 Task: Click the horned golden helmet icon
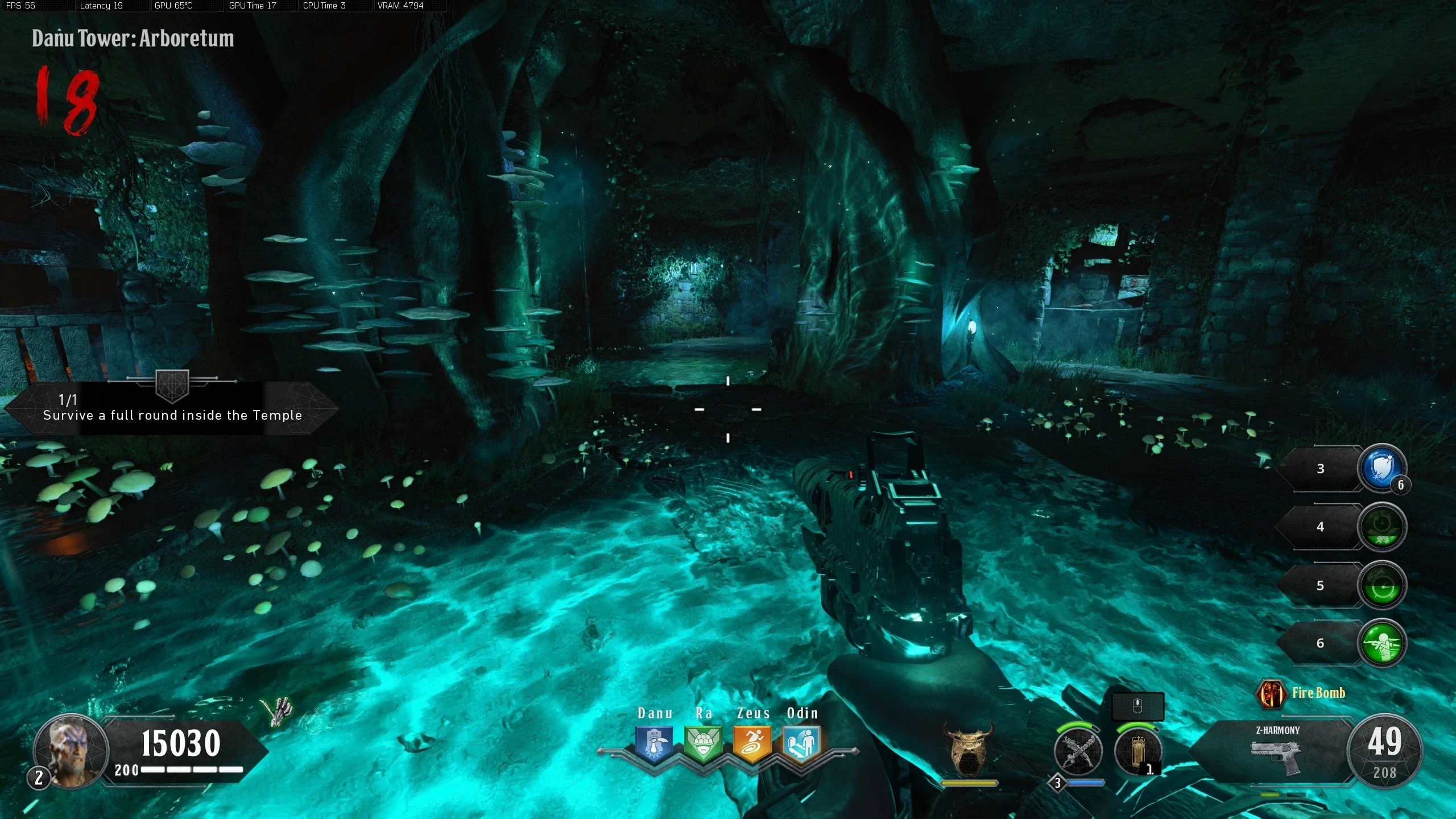968,750
